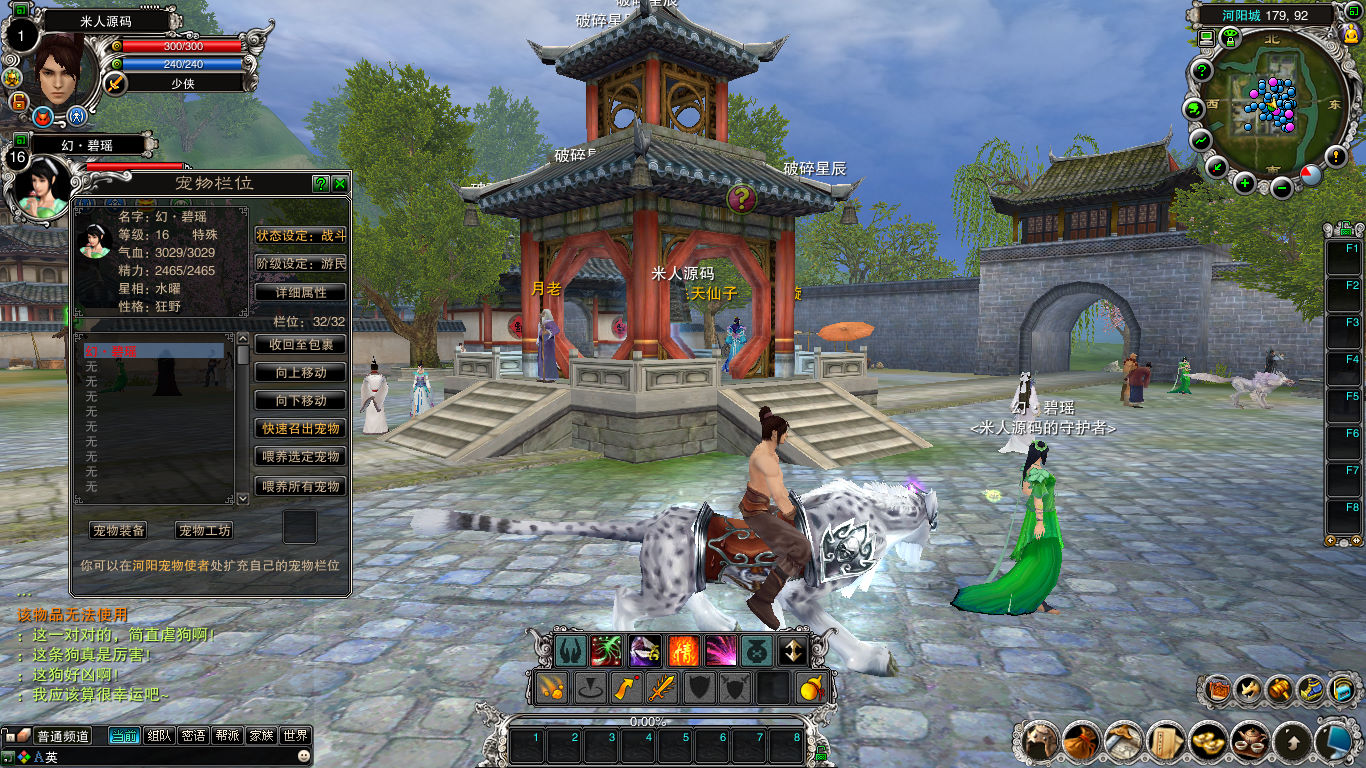Image resolution: width=1366 pixels, height=768 pixels.
Task: Close the 宠物栏位 pet panel
Action: [340, 184]
